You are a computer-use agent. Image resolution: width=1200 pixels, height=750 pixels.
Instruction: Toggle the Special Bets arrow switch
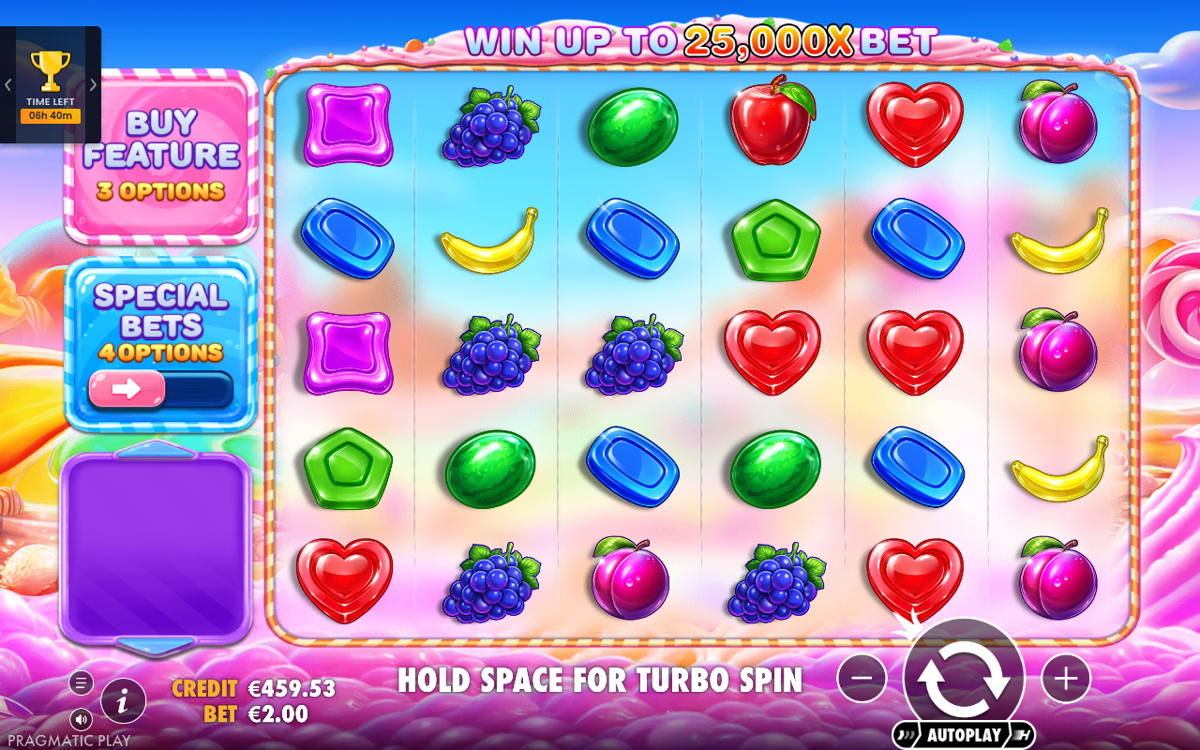coord(127,389)
